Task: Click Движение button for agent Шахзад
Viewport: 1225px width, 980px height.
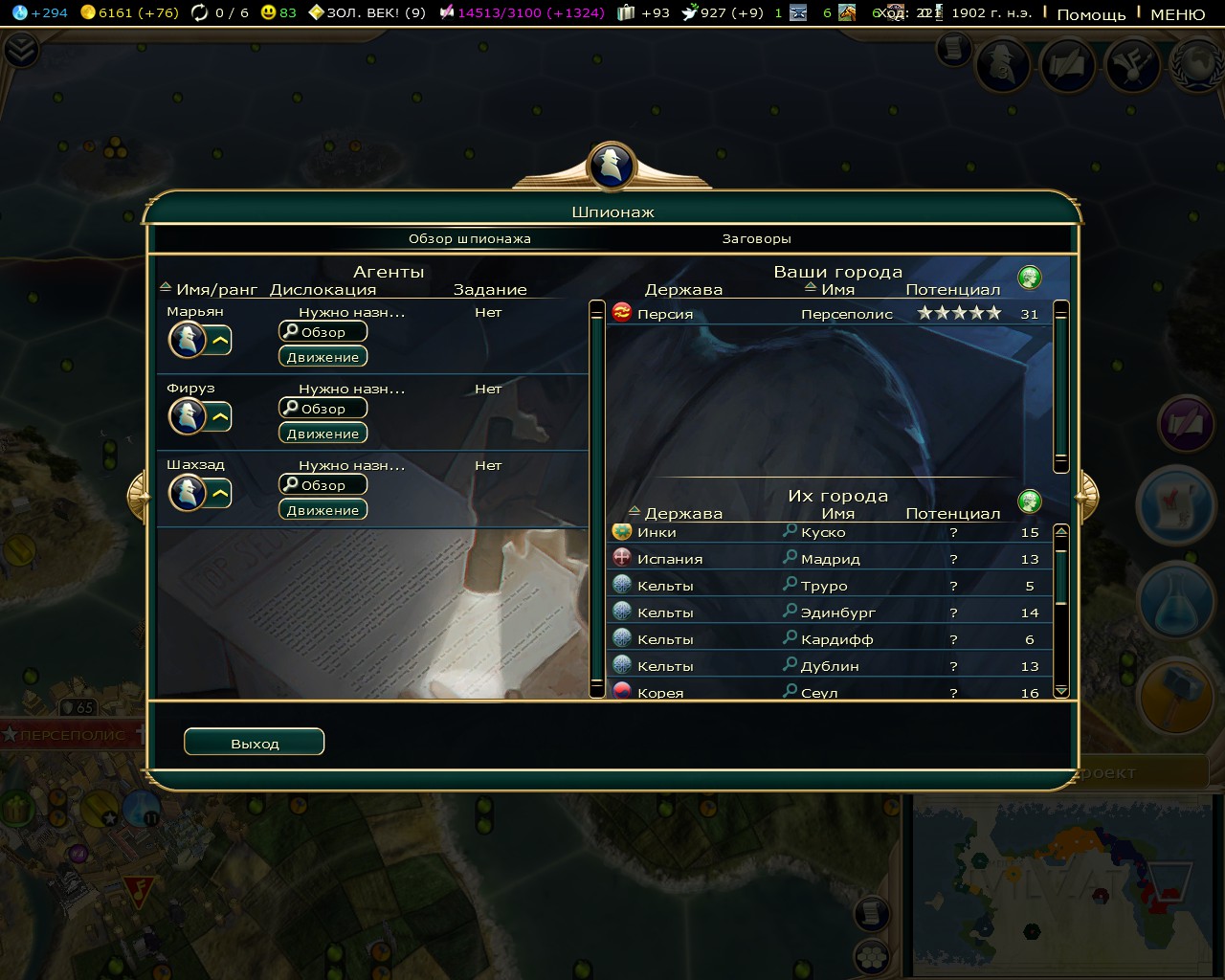Action: point(323,510)
